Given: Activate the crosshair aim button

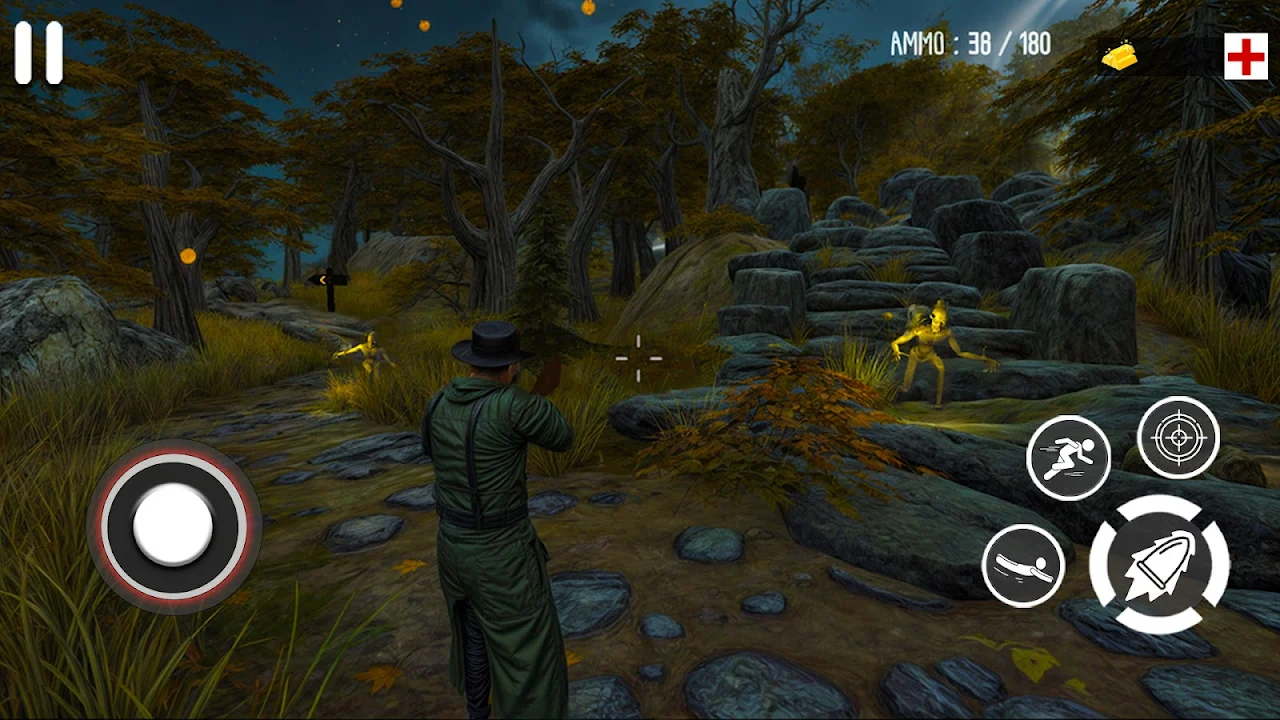Looking at the screenshot, I should (x=1178, y=437).
